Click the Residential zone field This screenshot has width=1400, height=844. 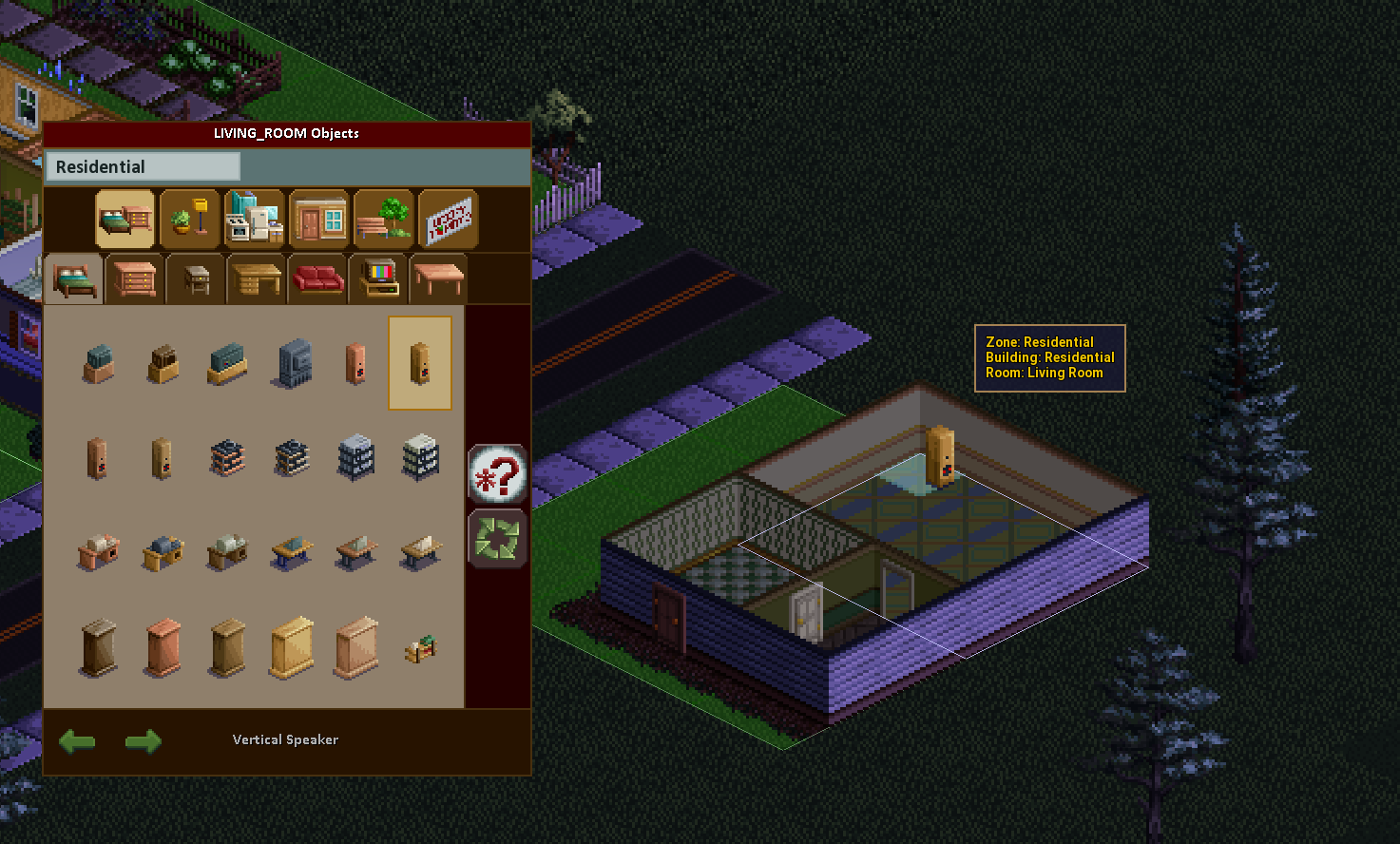coord(143,167)
